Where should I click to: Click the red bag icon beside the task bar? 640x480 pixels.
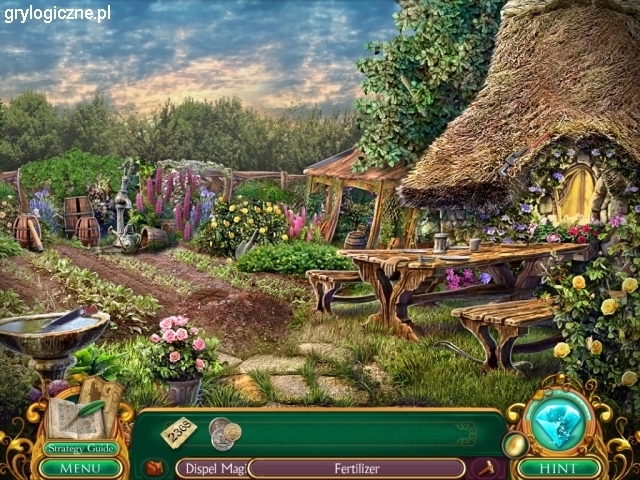click(x=153, y=467)
